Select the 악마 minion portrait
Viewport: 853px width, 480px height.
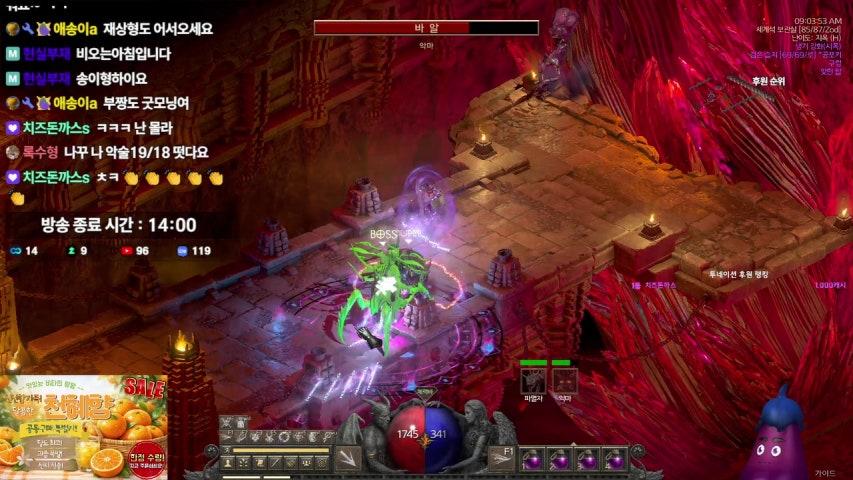(x=565, y=380)
